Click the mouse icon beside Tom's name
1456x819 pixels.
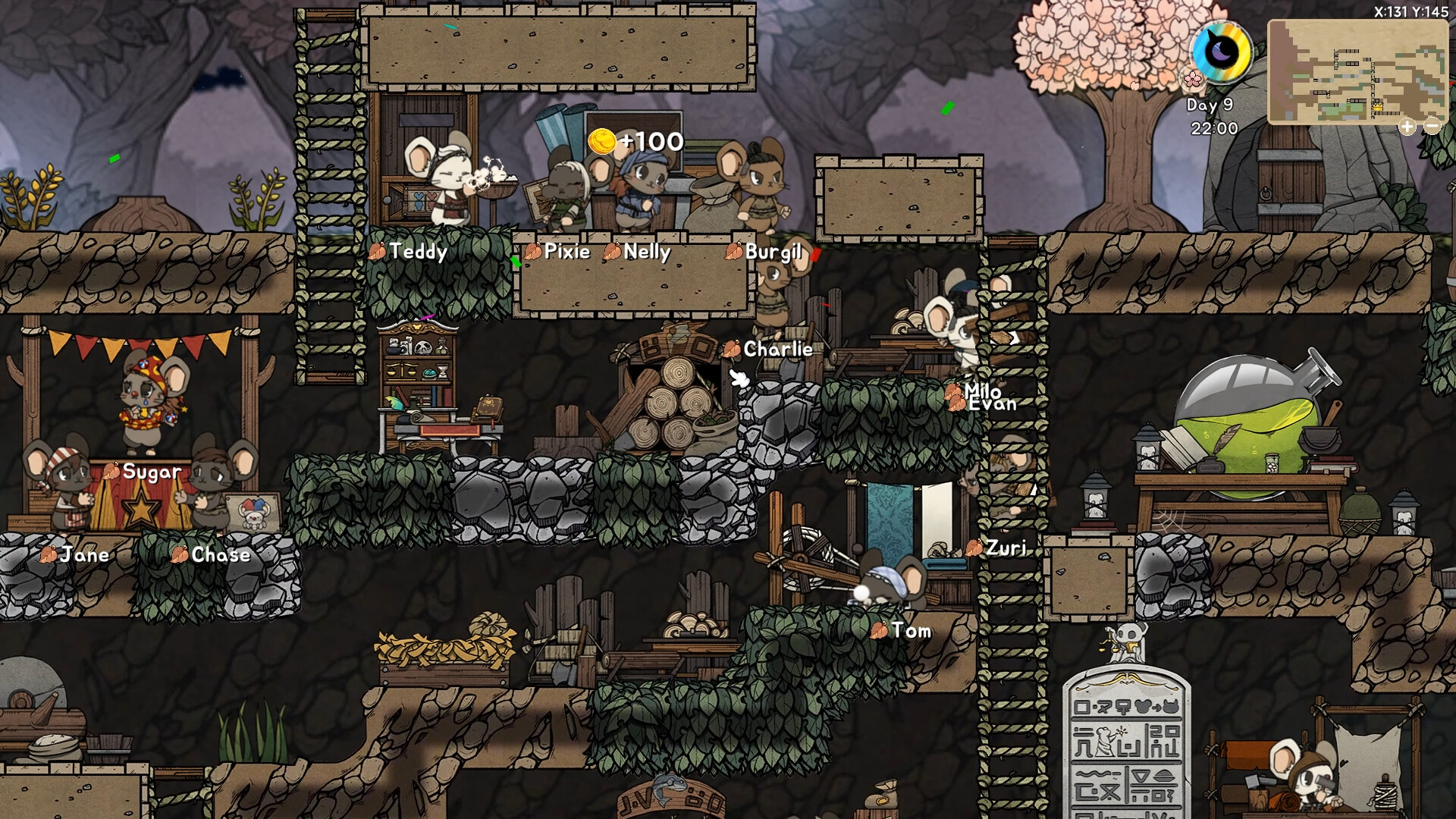click(x=880, y=629)
